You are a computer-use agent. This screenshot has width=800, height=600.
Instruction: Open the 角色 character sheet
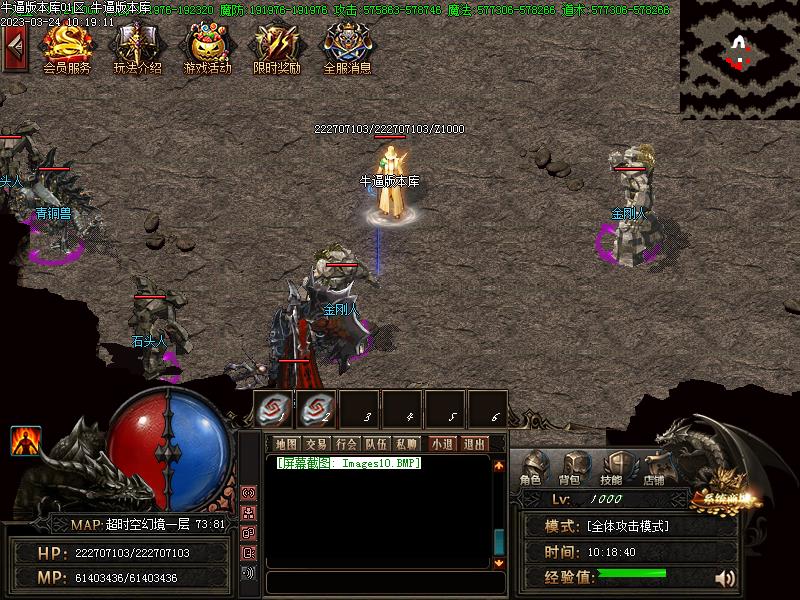531,468
